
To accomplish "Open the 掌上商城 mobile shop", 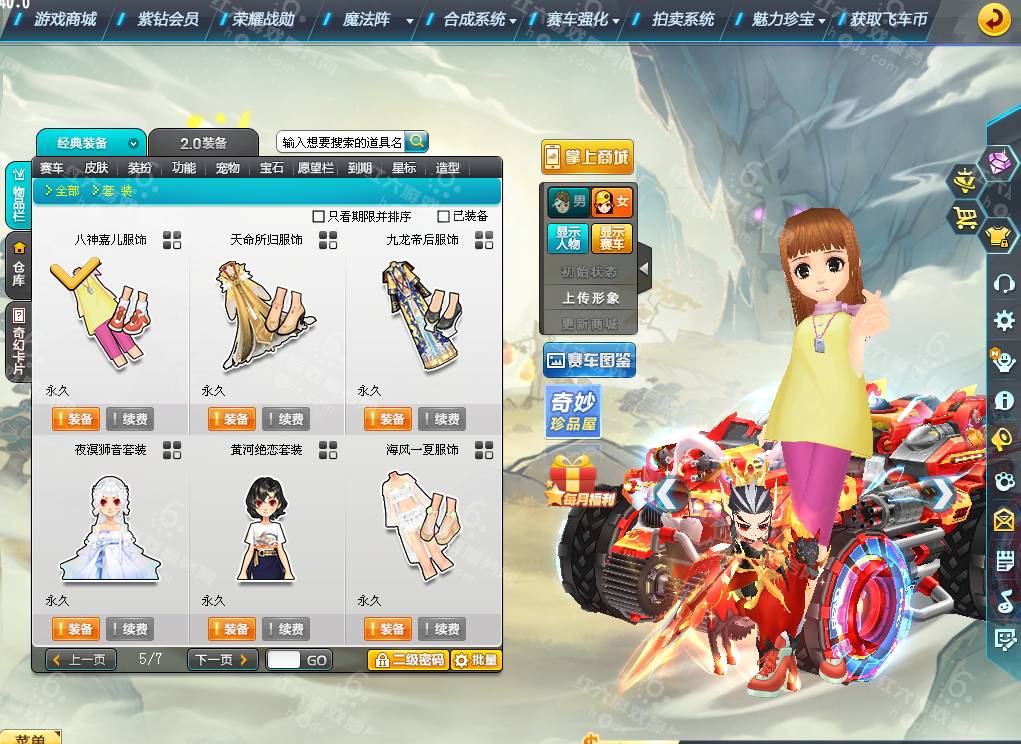I will pyautogui.click(x=587, y=157).
